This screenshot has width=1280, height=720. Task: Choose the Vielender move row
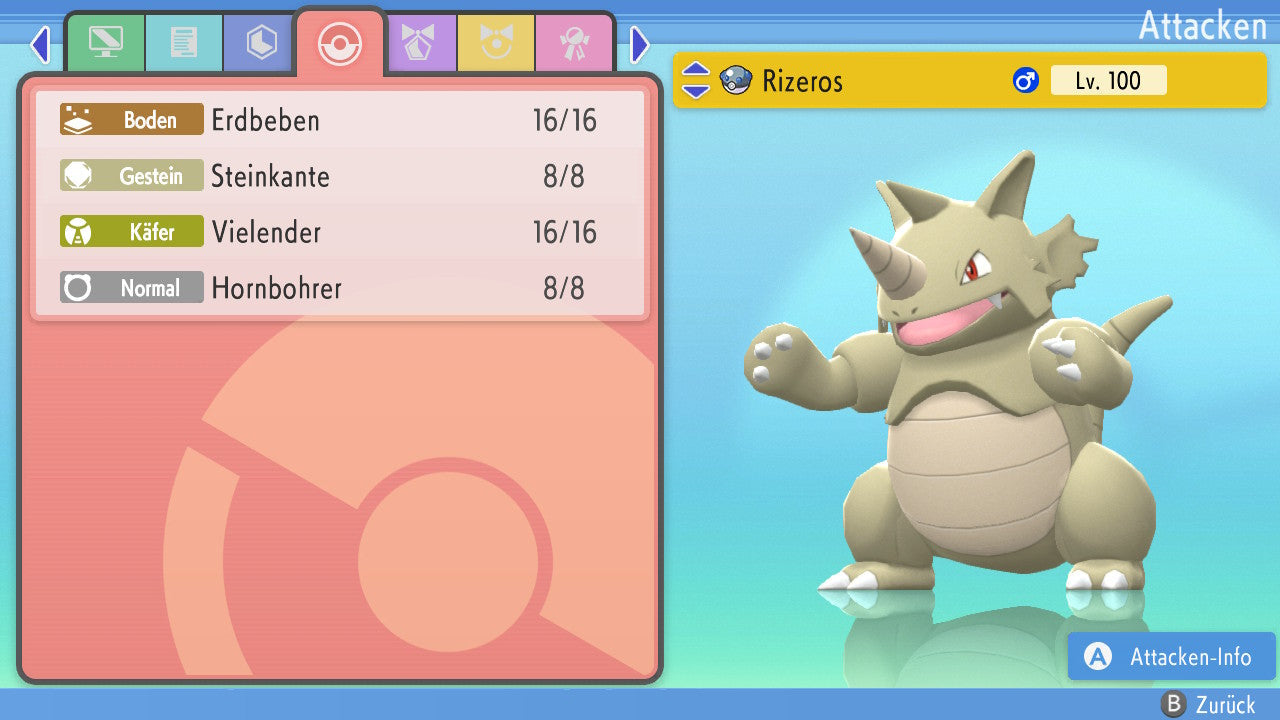(340, 233)
